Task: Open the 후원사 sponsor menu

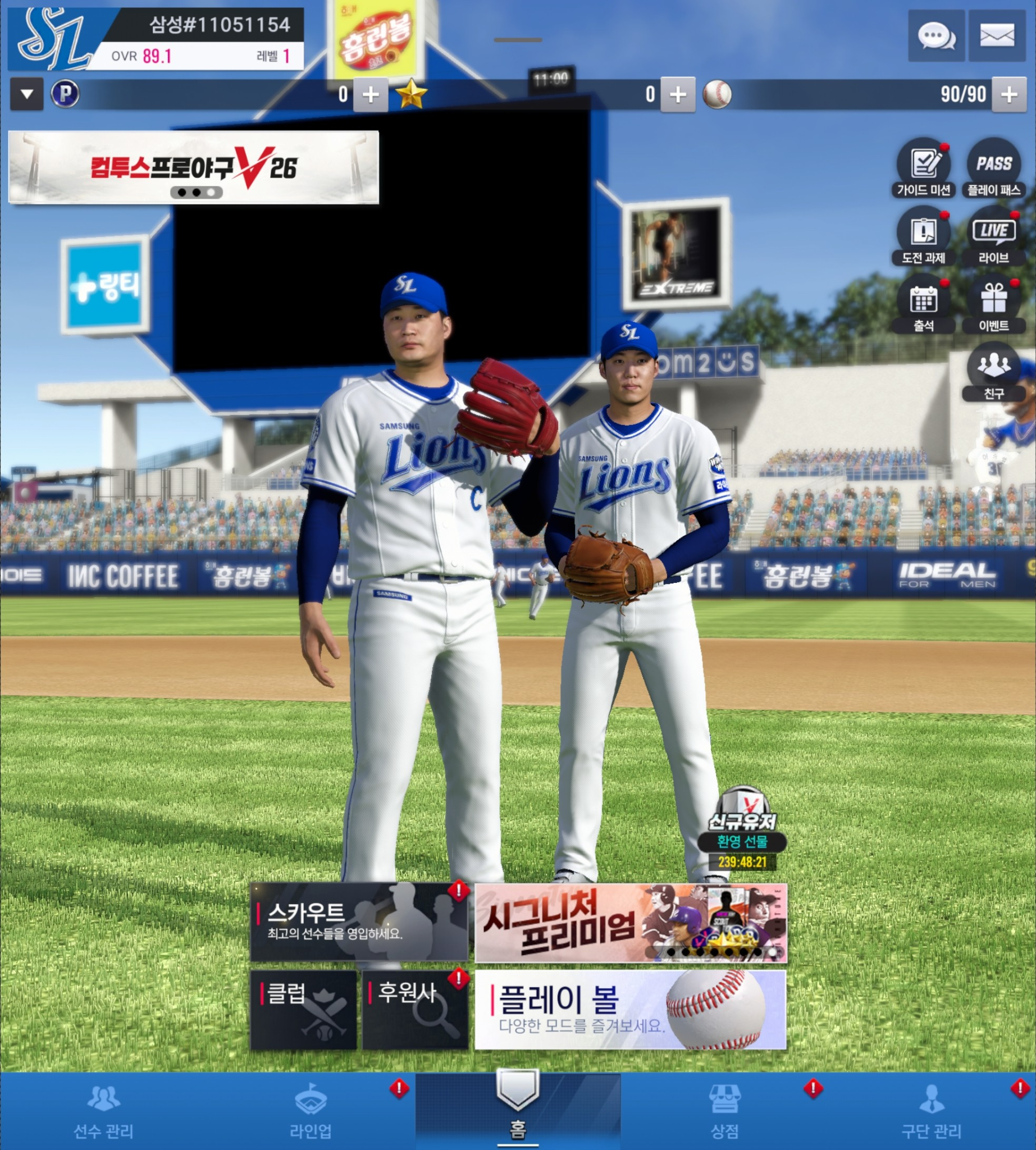Action: tap(415, 1010)
